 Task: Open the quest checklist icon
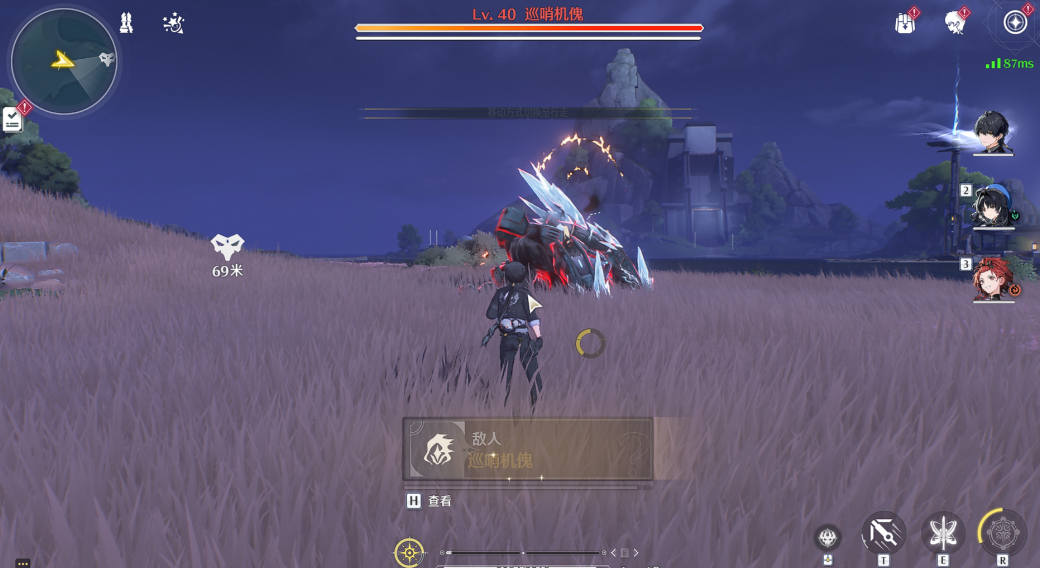(12, 120)
